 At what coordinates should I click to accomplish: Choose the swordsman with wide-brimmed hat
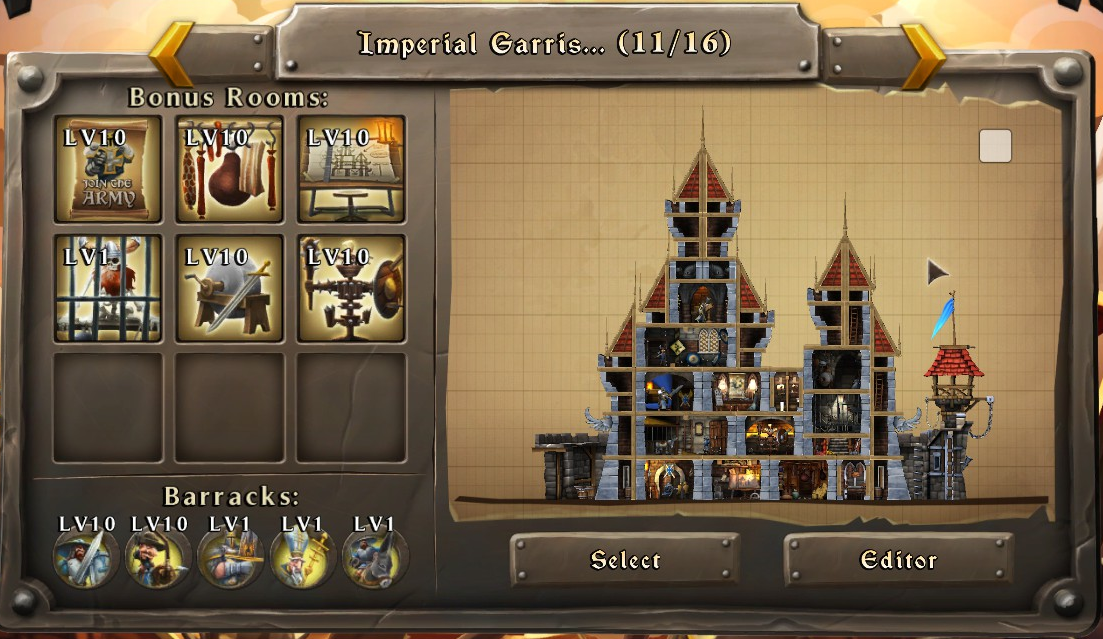pos(86,557)
